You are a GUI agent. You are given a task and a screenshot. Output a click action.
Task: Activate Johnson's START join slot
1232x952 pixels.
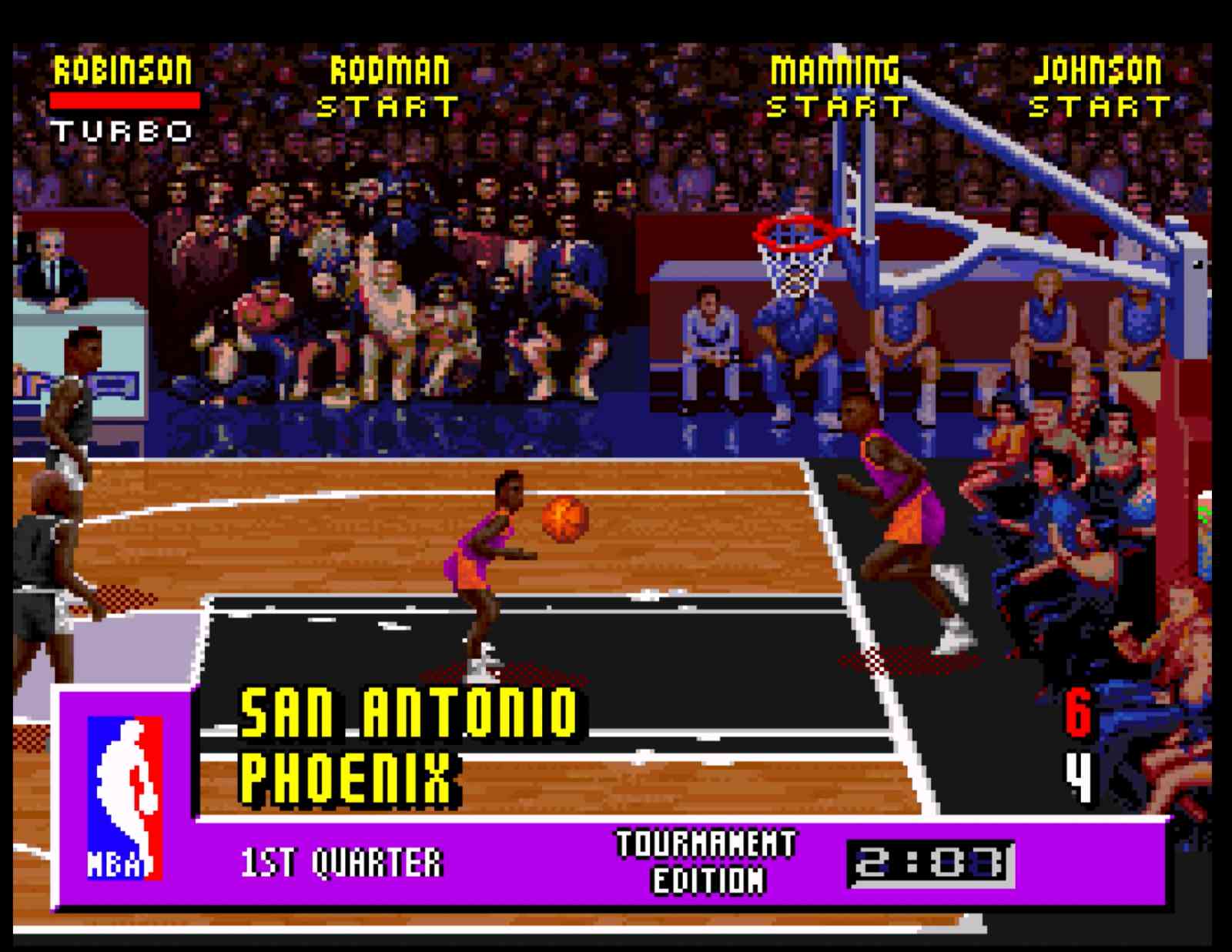click(x=1099, y=107)
